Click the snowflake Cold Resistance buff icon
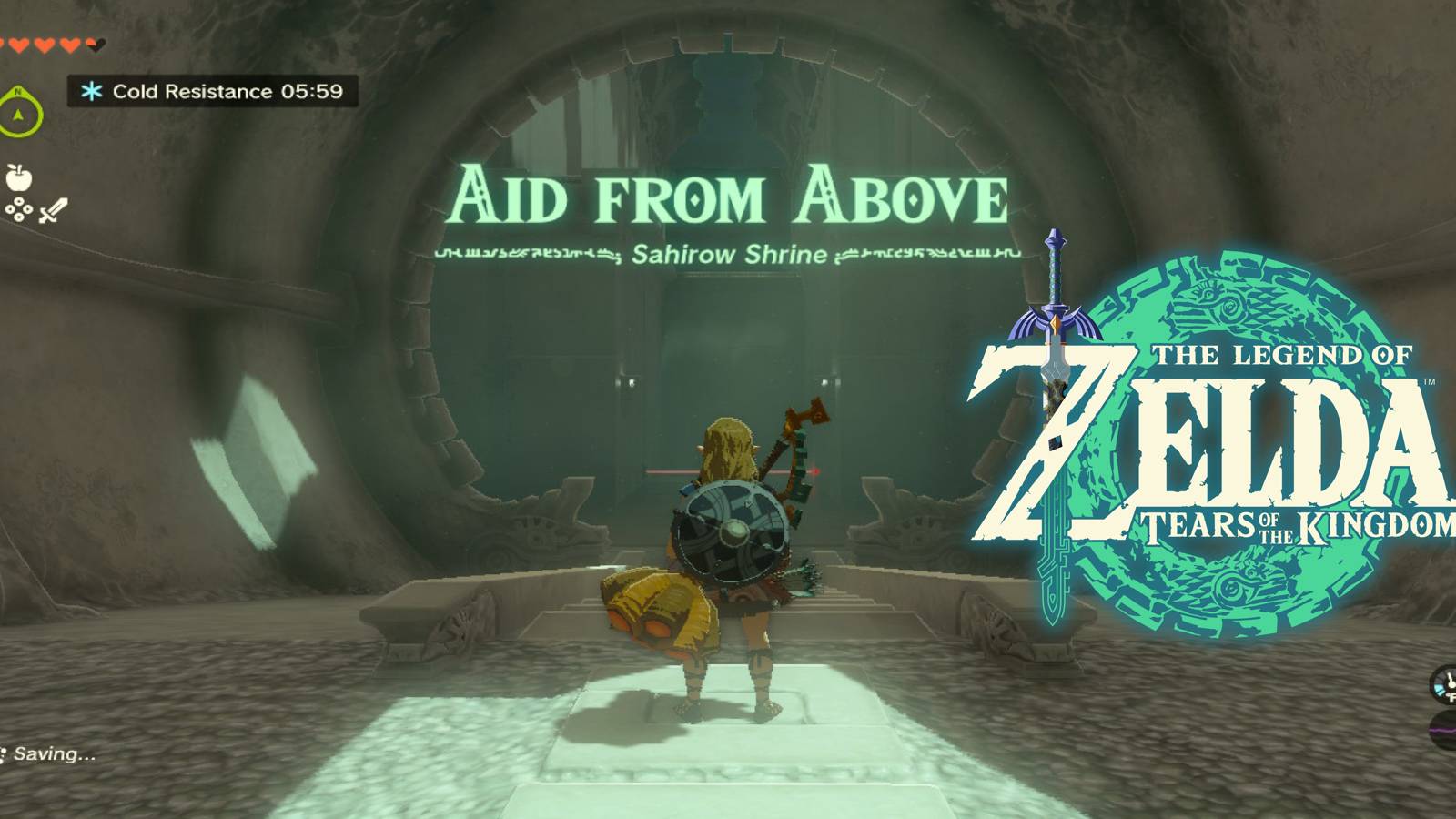1456x819 pixels. [x=90, y=91]
